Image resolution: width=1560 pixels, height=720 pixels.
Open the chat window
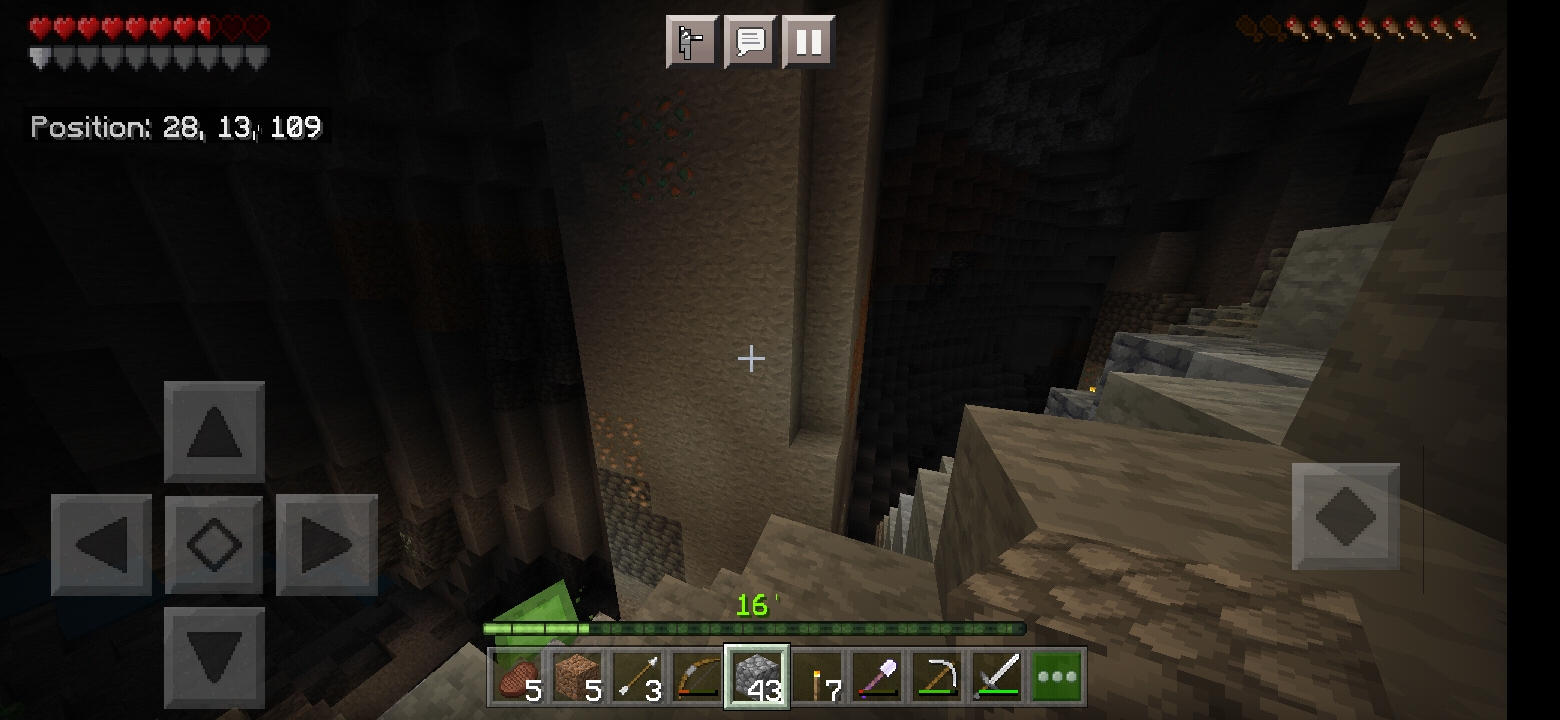750,42
